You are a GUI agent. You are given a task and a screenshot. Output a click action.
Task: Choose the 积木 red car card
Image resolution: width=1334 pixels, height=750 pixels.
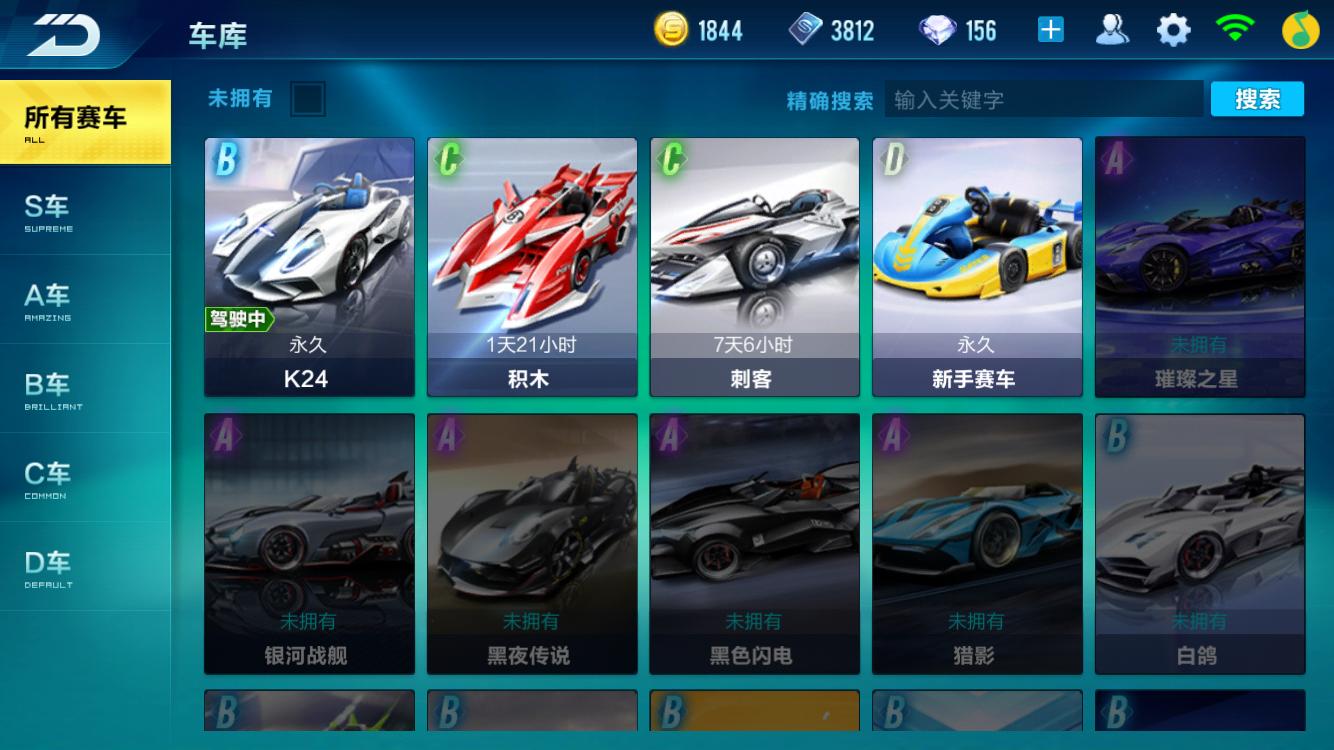pos(532,266)
